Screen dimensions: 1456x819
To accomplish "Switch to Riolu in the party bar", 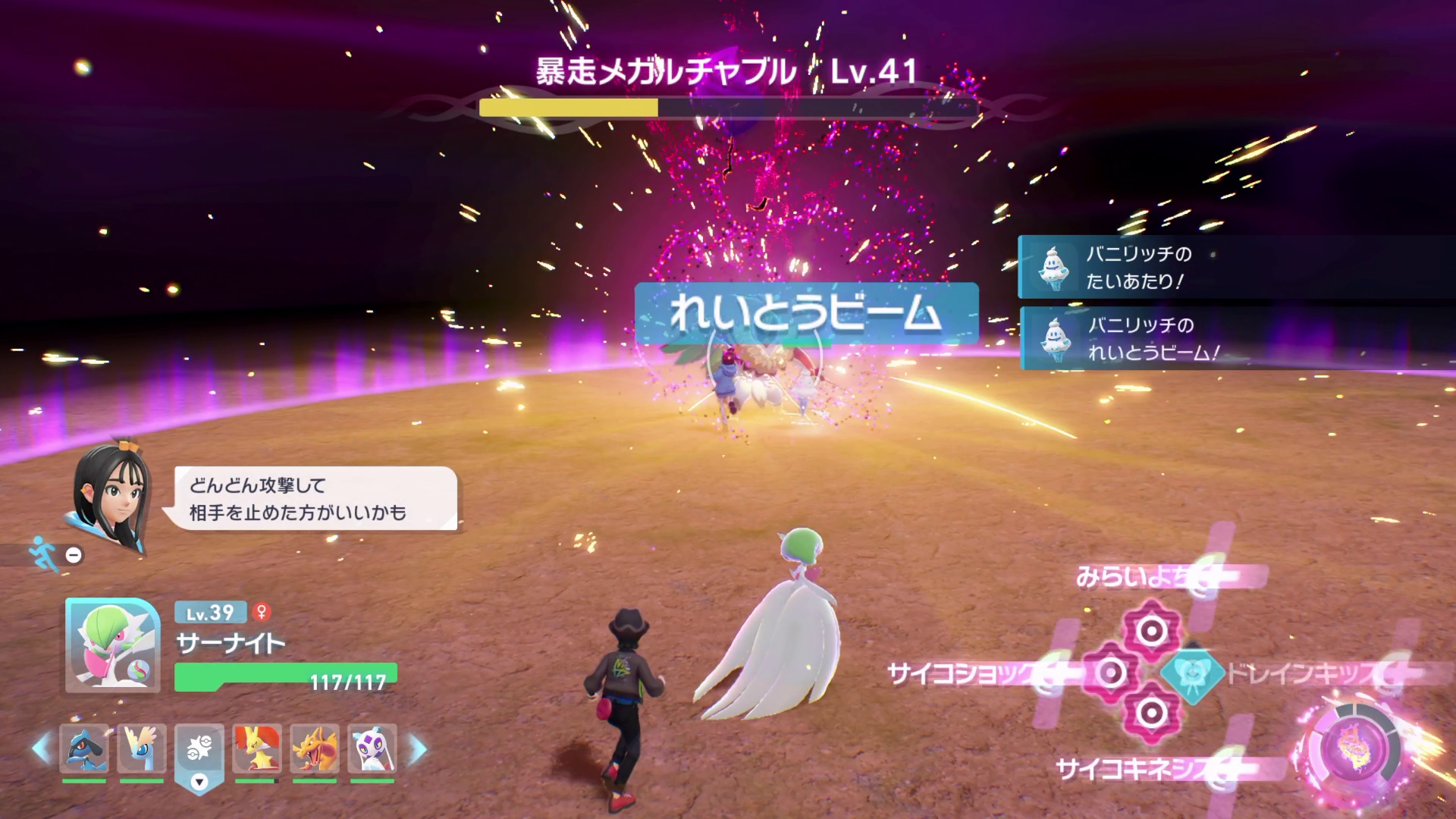I will (x=83, y=748).
